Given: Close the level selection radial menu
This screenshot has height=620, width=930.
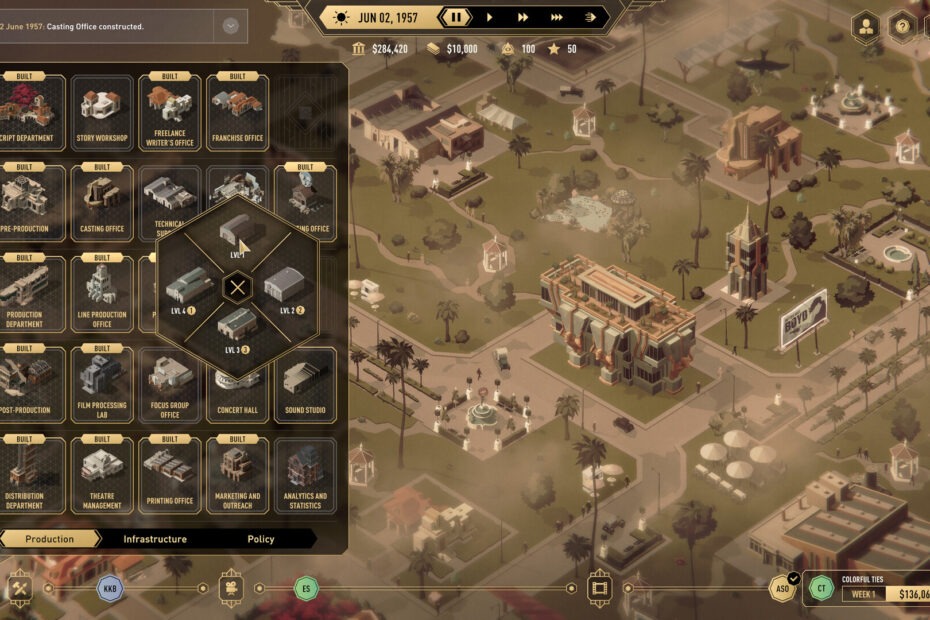Looking at the screenshot, I should coord(237,289).
